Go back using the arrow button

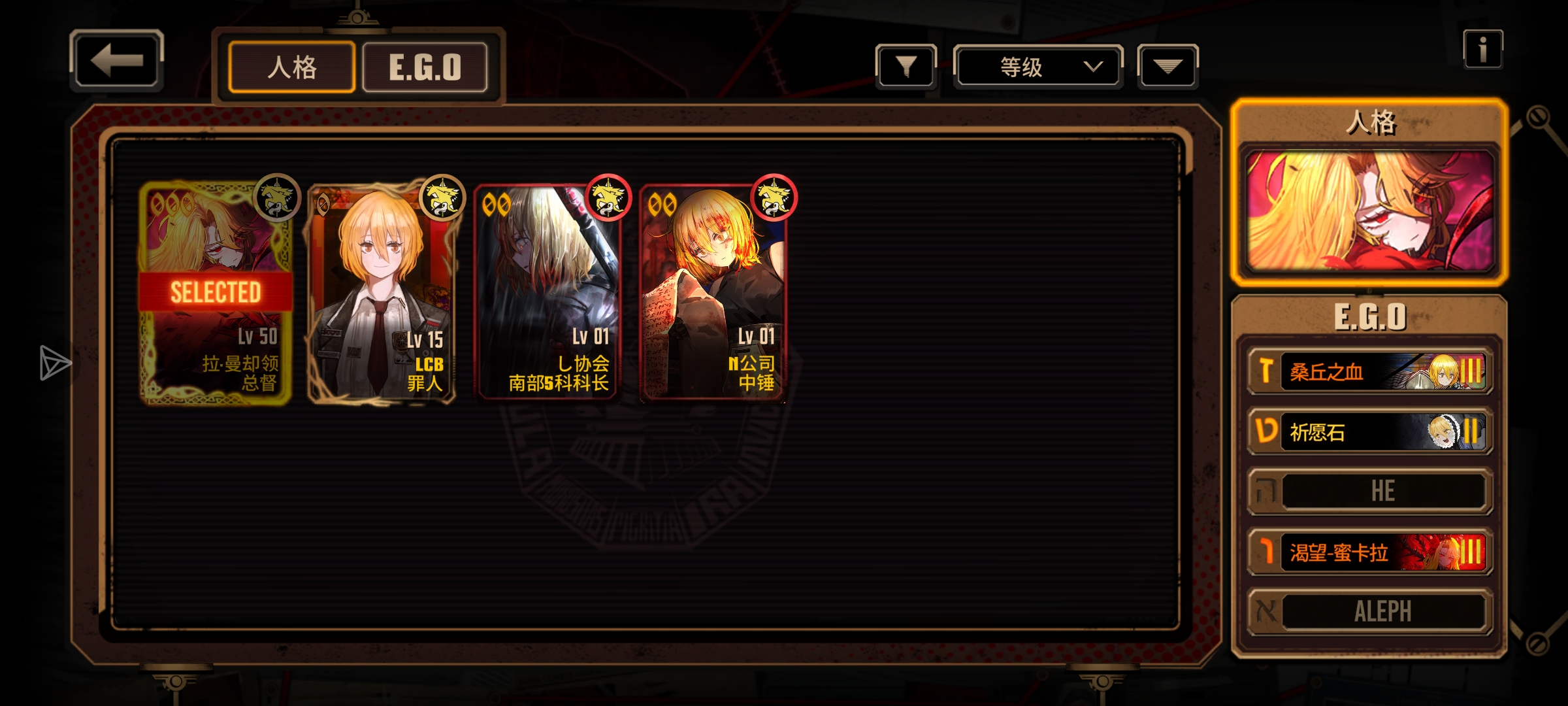116,60
